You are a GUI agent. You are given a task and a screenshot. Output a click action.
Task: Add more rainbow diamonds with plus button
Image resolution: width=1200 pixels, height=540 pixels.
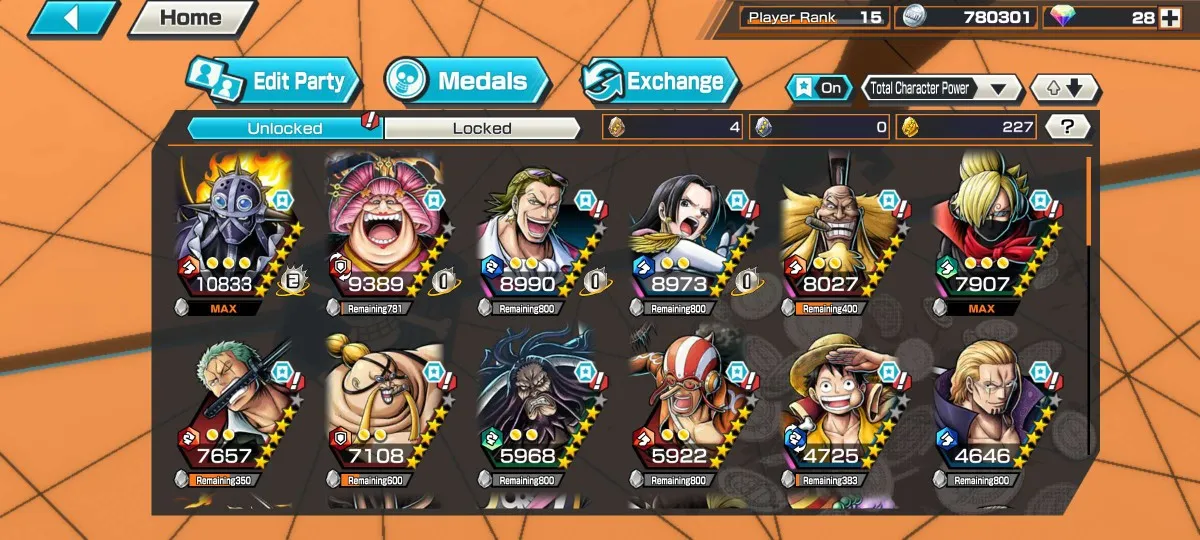coord(1169,17)
